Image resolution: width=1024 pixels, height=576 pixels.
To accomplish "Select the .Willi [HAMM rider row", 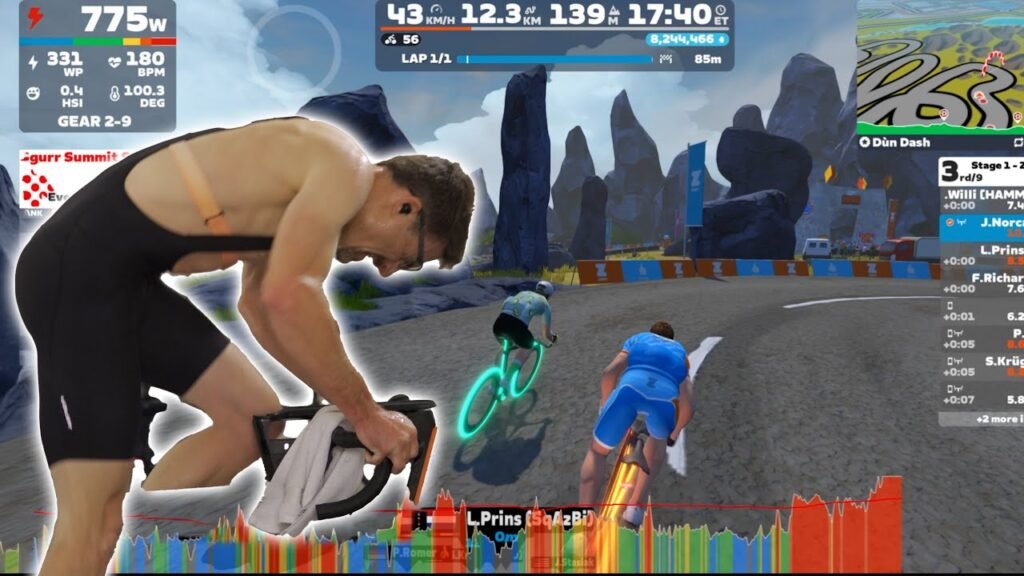I will pyautogui.click(x=982, y=199).
